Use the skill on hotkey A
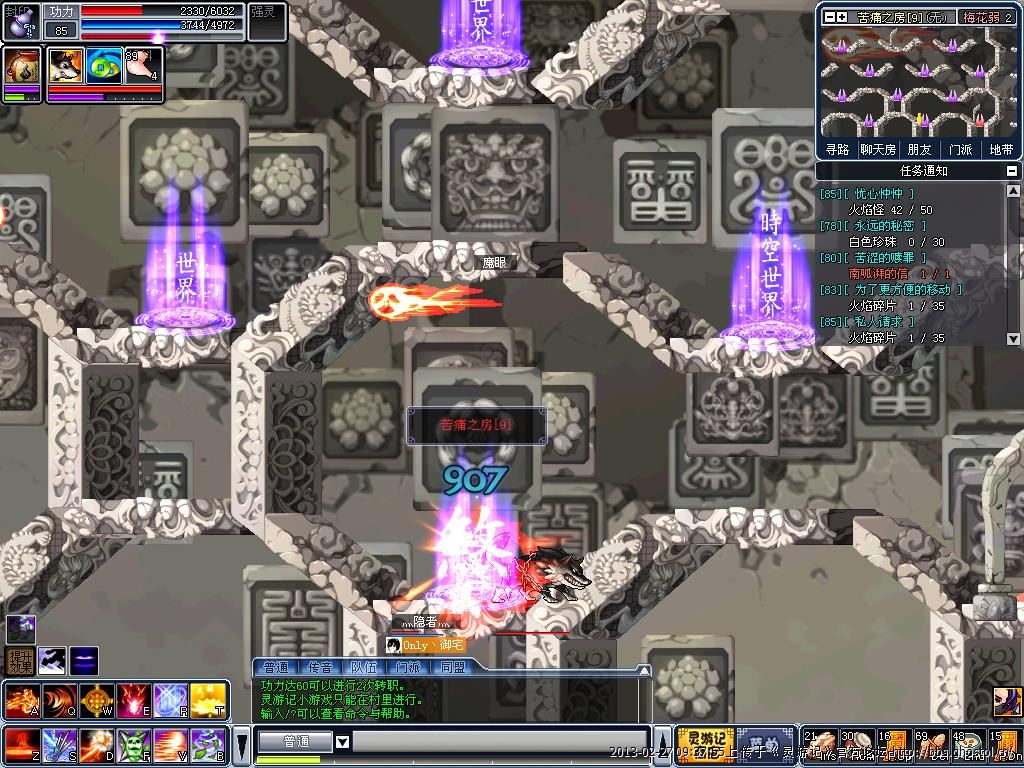1024x768 pixels. [x=22, y=699]
